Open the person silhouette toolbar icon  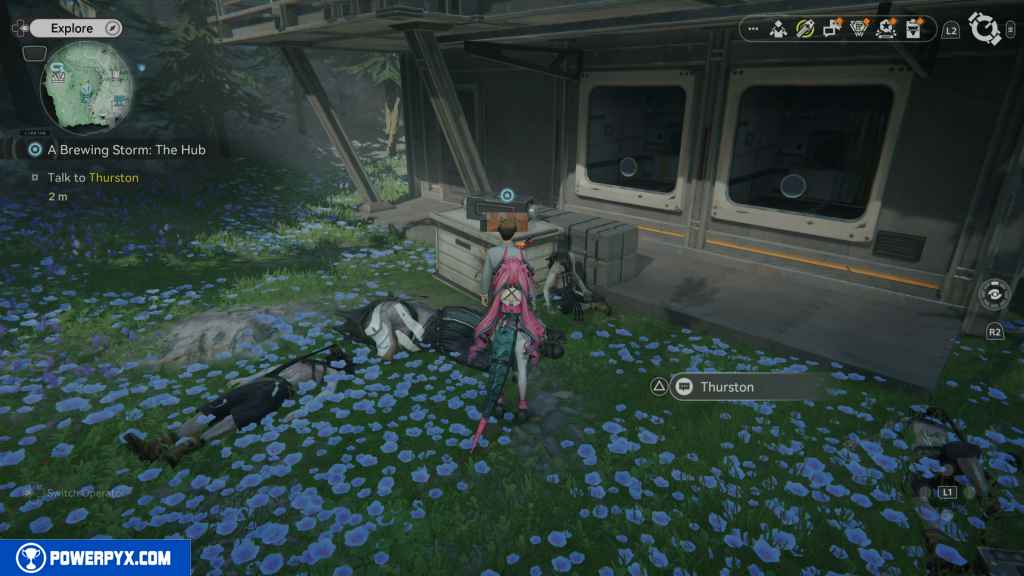pyautogui.click(x=778, y=29)
